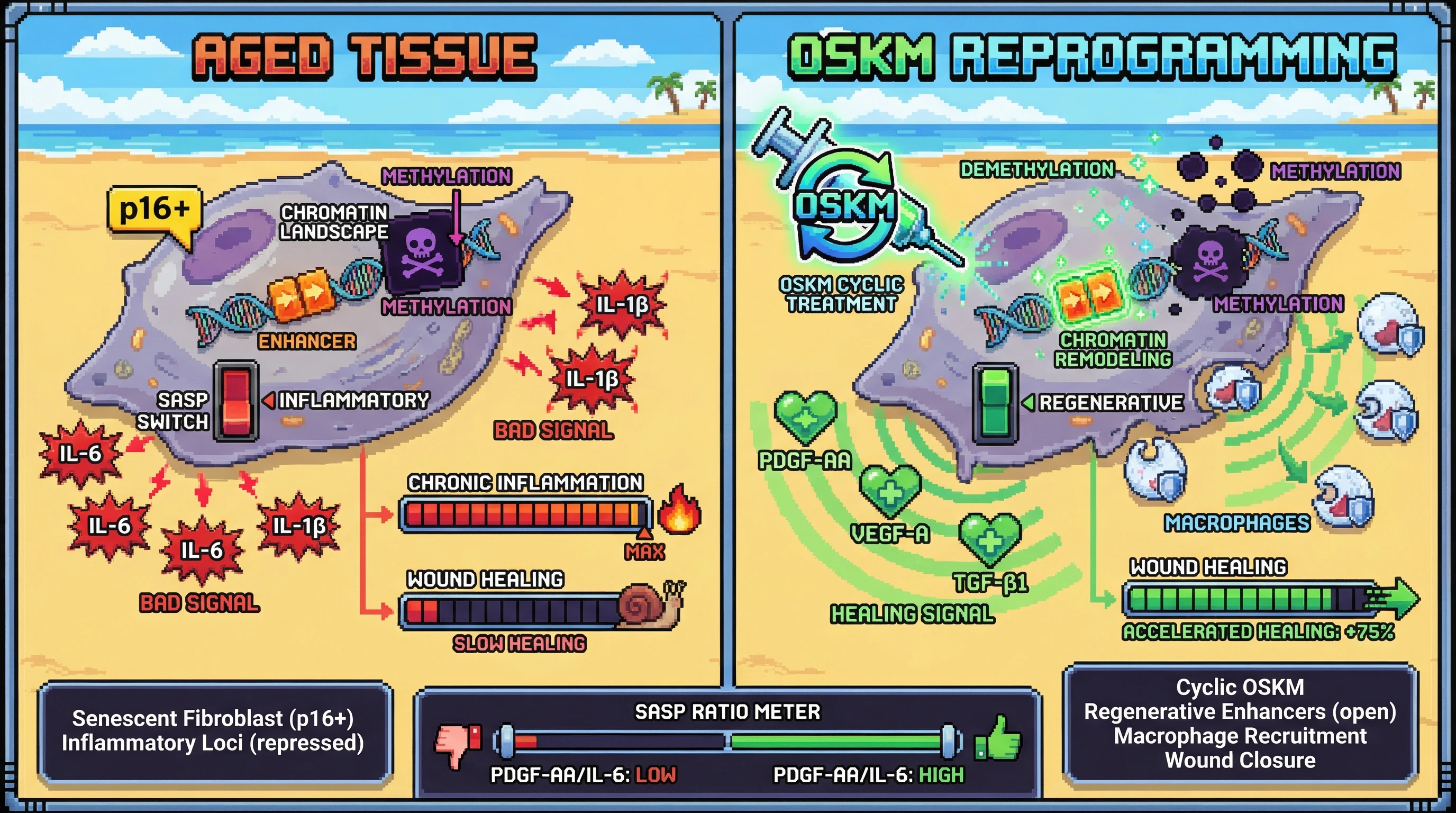The image size is (1456, 813).
Task: Click the yellow p16+ tag
Action: 154,210
